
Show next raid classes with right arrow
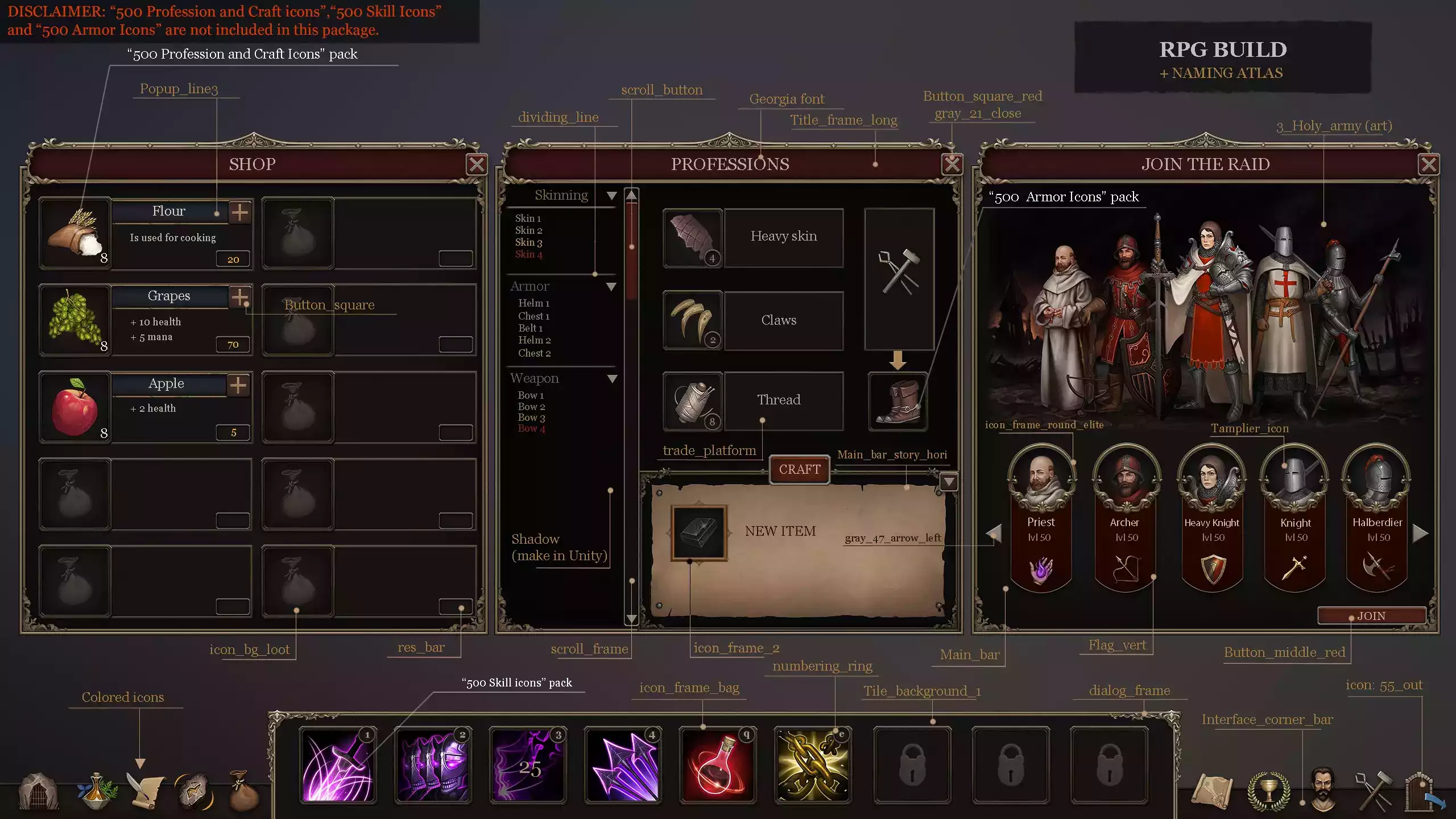(1420, 533)
